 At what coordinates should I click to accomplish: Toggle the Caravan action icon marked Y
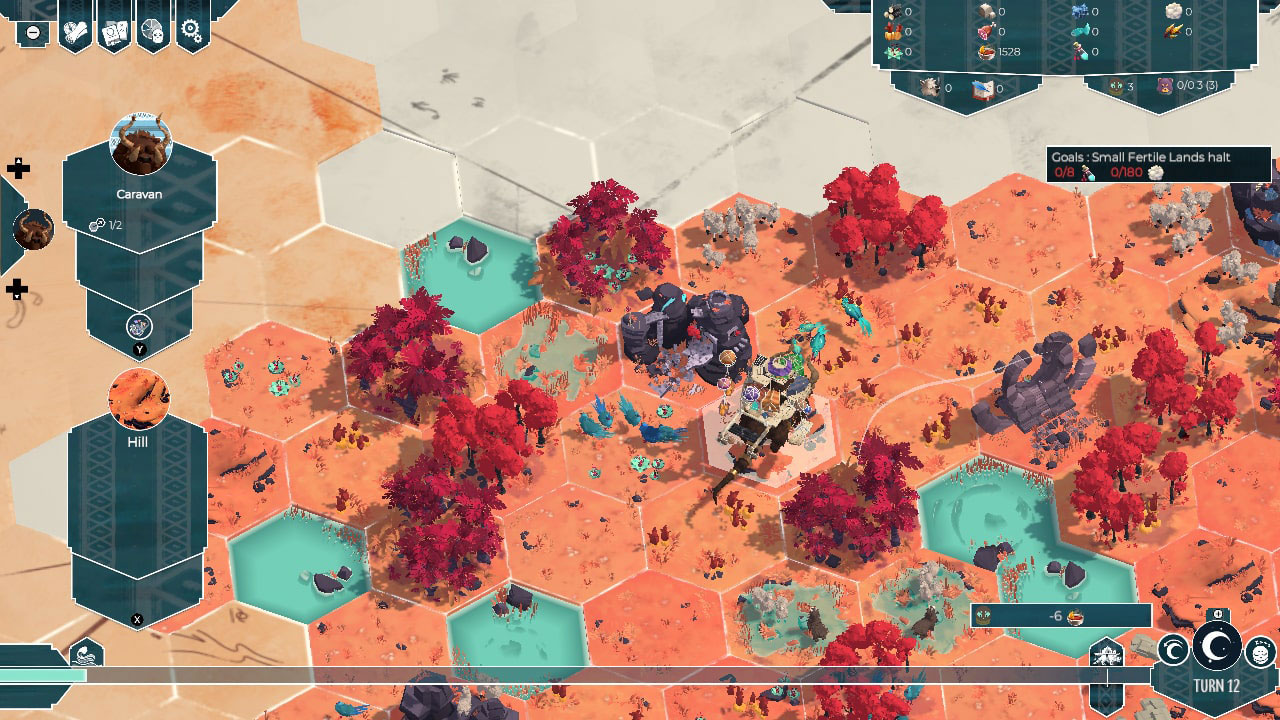coord(138,324)
